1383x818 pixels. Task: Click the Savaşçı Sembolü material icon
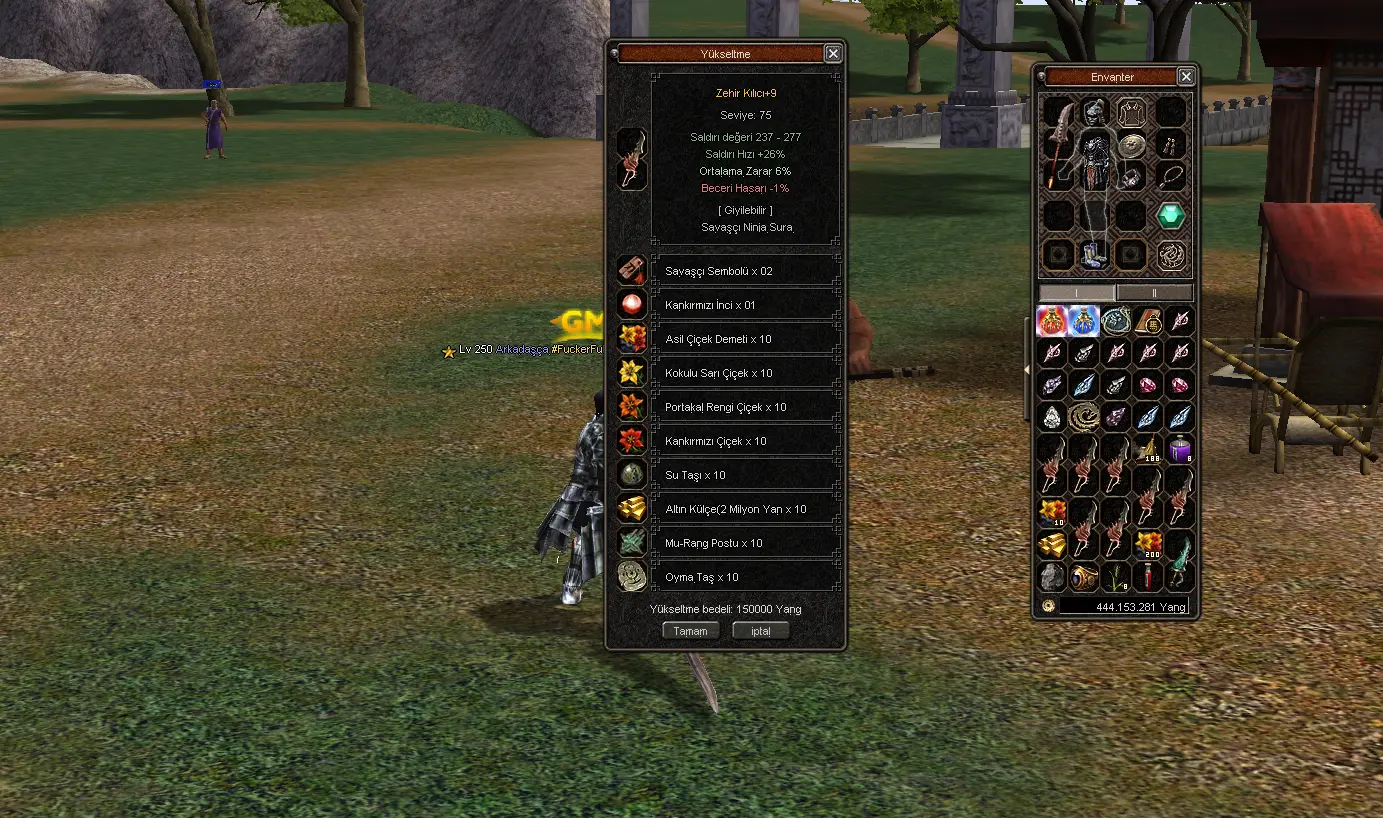click(x=631, y=270)
